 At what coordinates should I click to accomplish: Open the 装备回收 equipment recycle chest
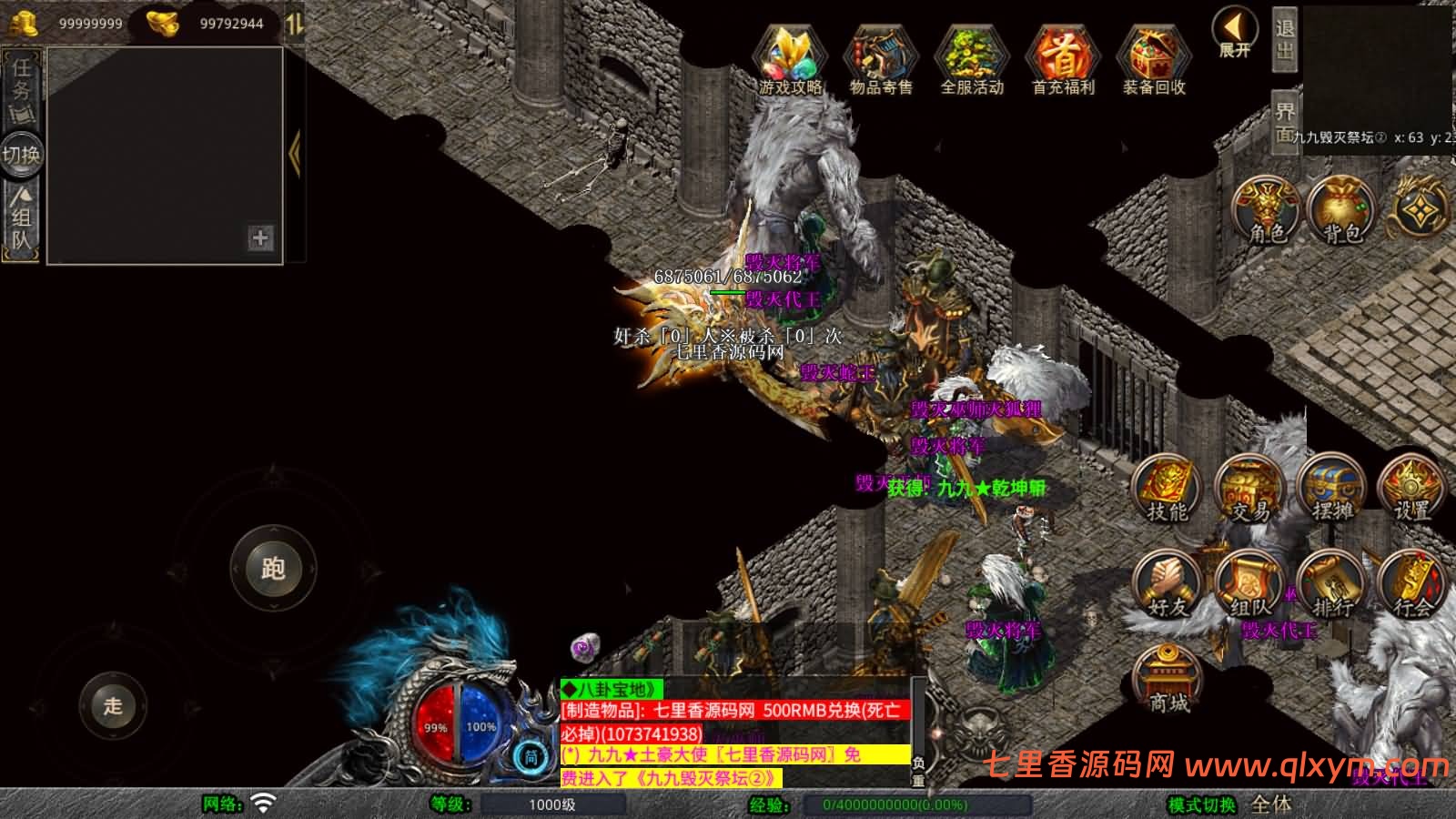pos(1153,59)
